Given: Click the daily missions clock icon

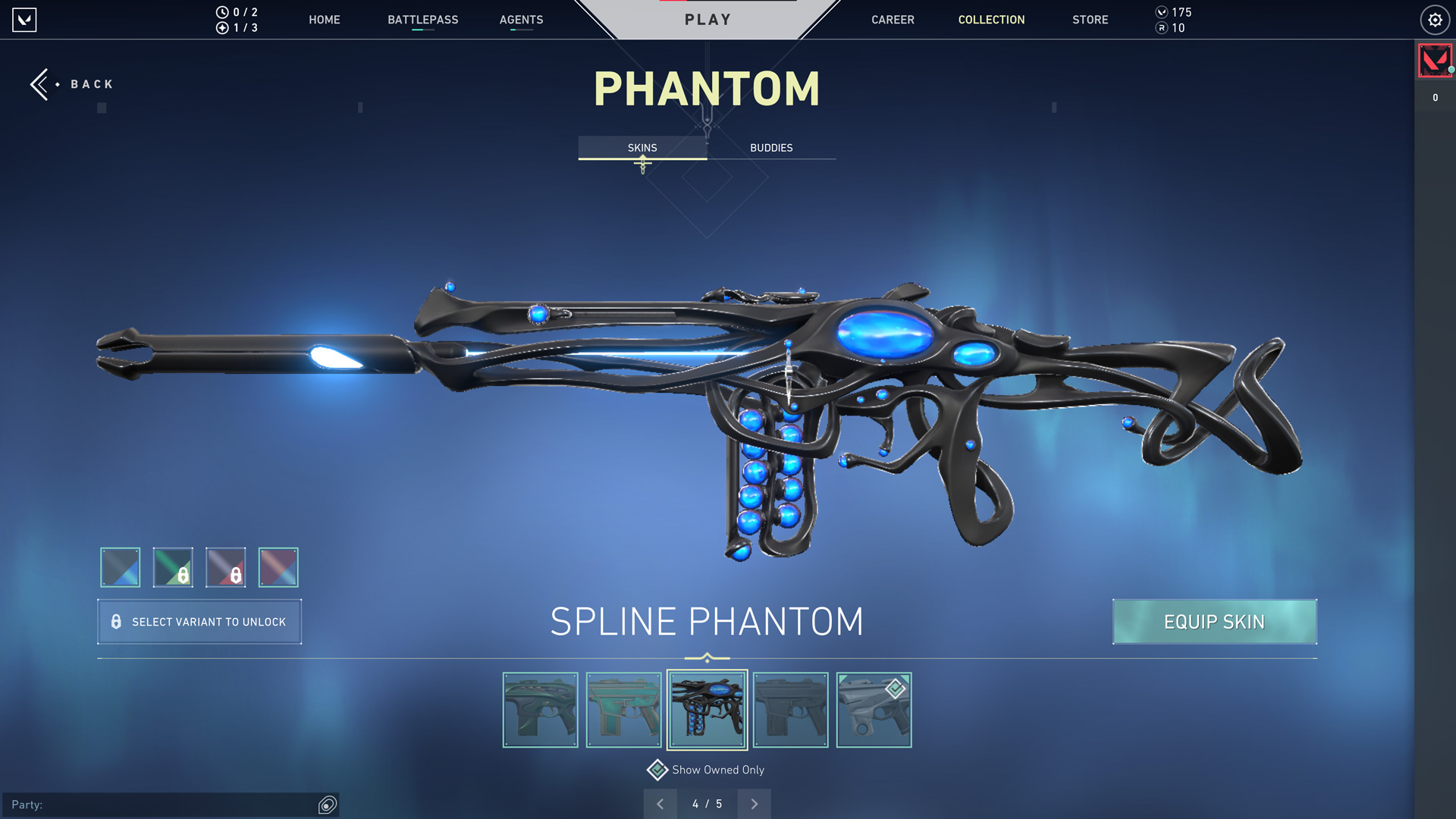Looking at the screenshot, I should pos(221,12).
